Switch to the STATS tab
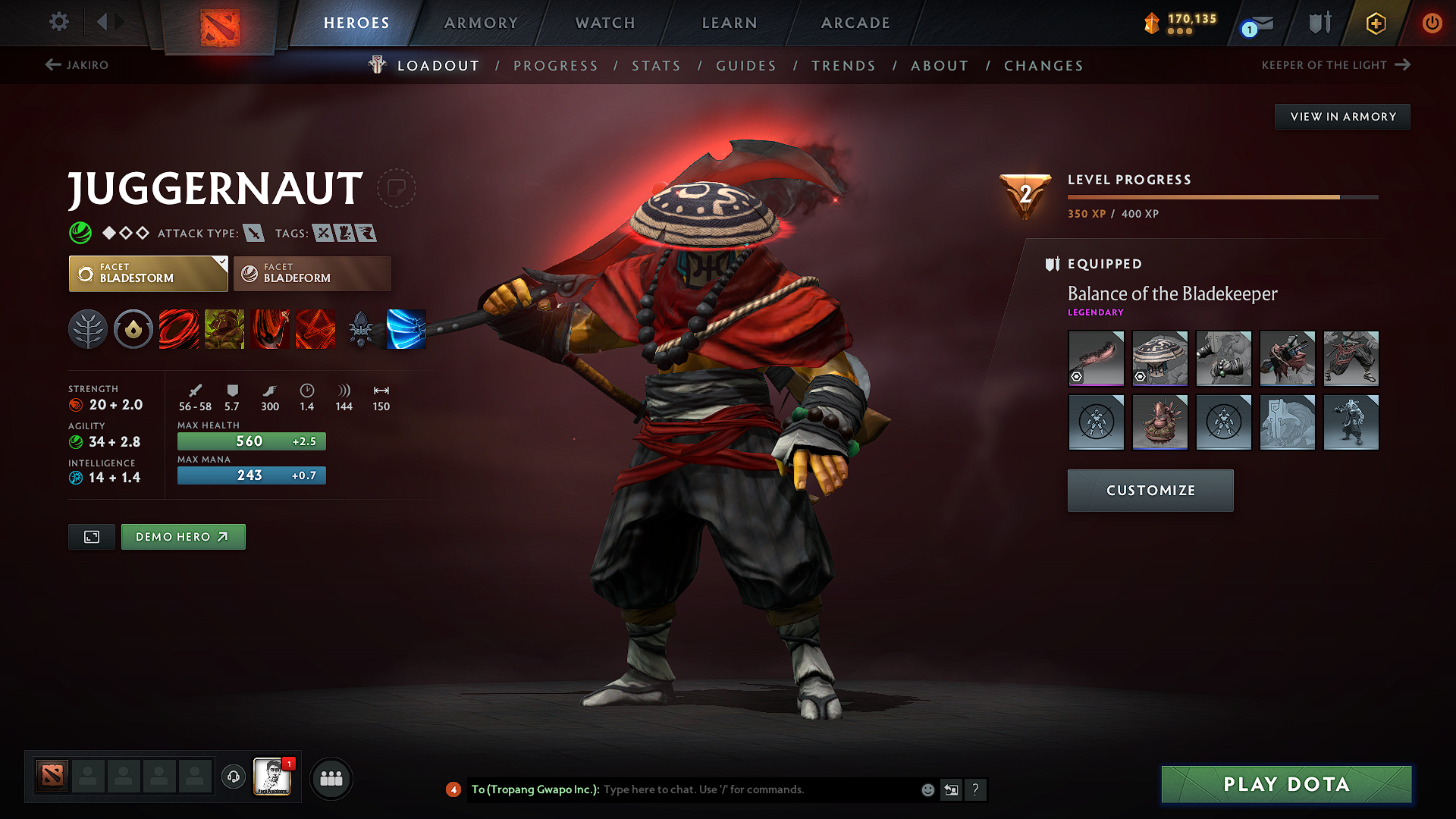 (x=656, y=66)
